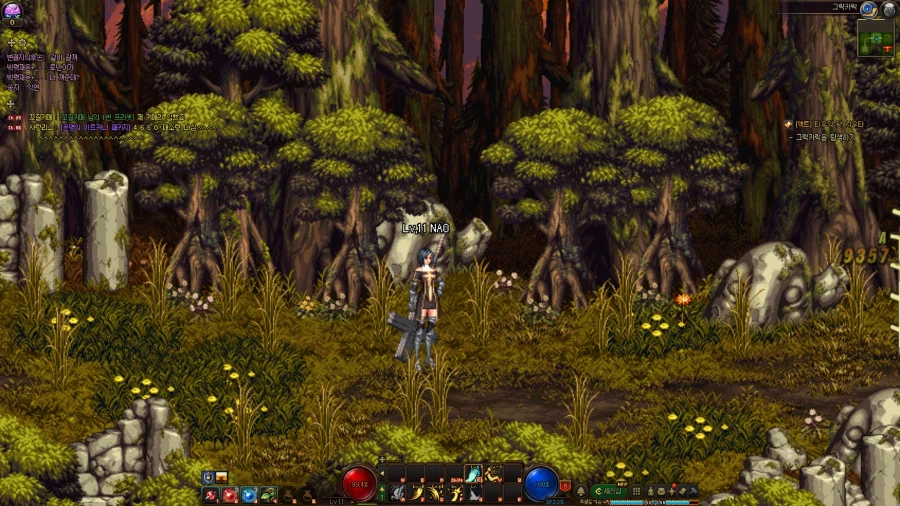Click the purple mushroom icon
This screenshot has width=900, height=506.
[12, 9]
